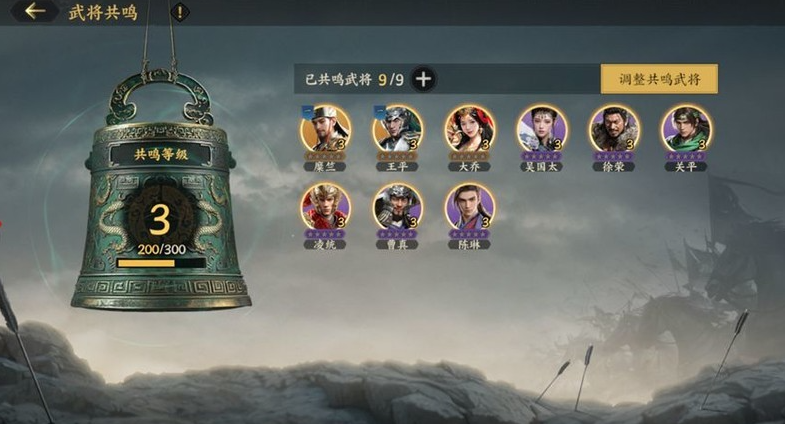This screenshot has height=424, width=785.
Task: Choose the 吴国太 hero portrait
Action: pyautogui.click(x=542, y=129)
